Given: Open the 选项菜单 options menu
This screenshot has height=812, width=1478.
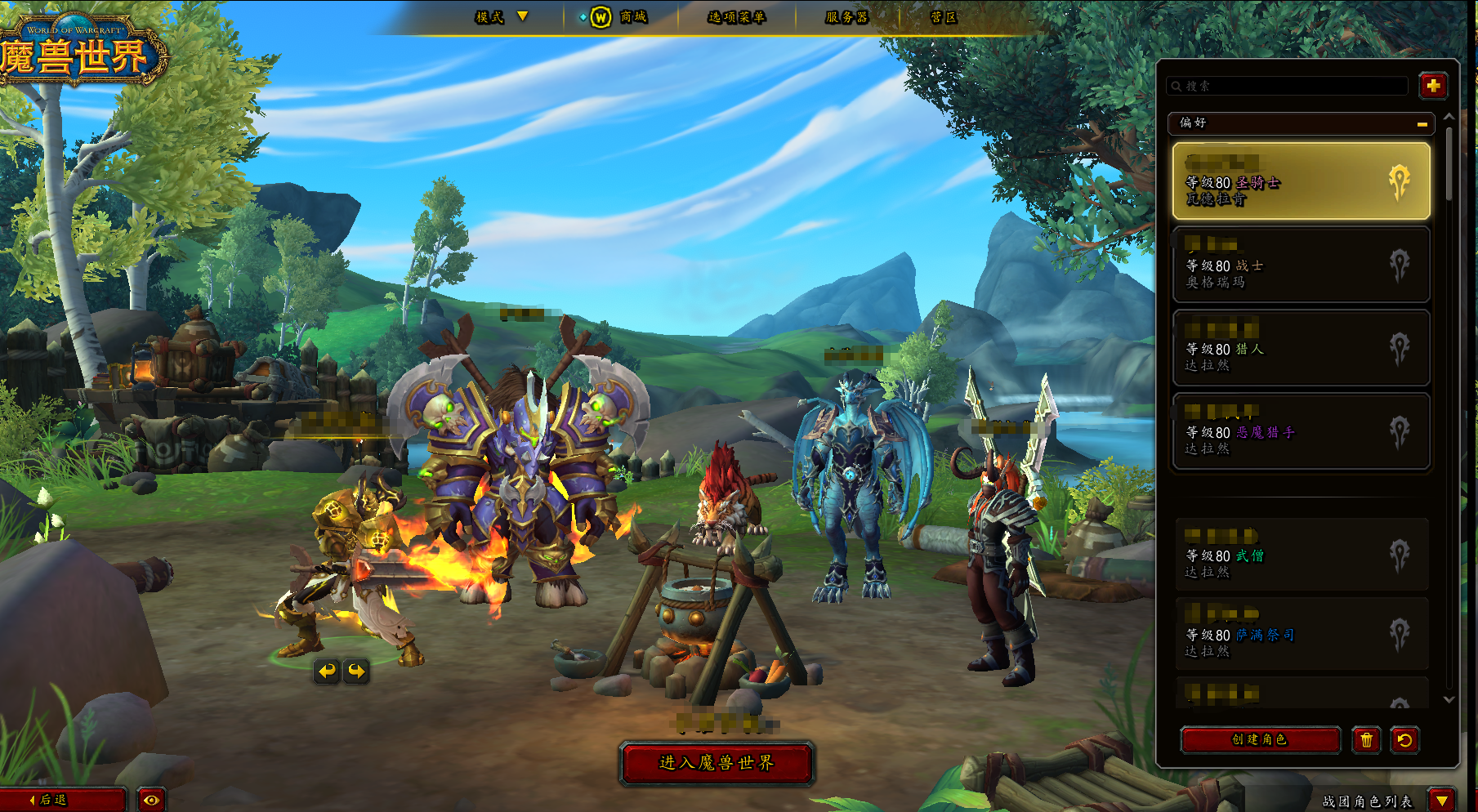Looking at the screenshot, I should coord(736,17).
